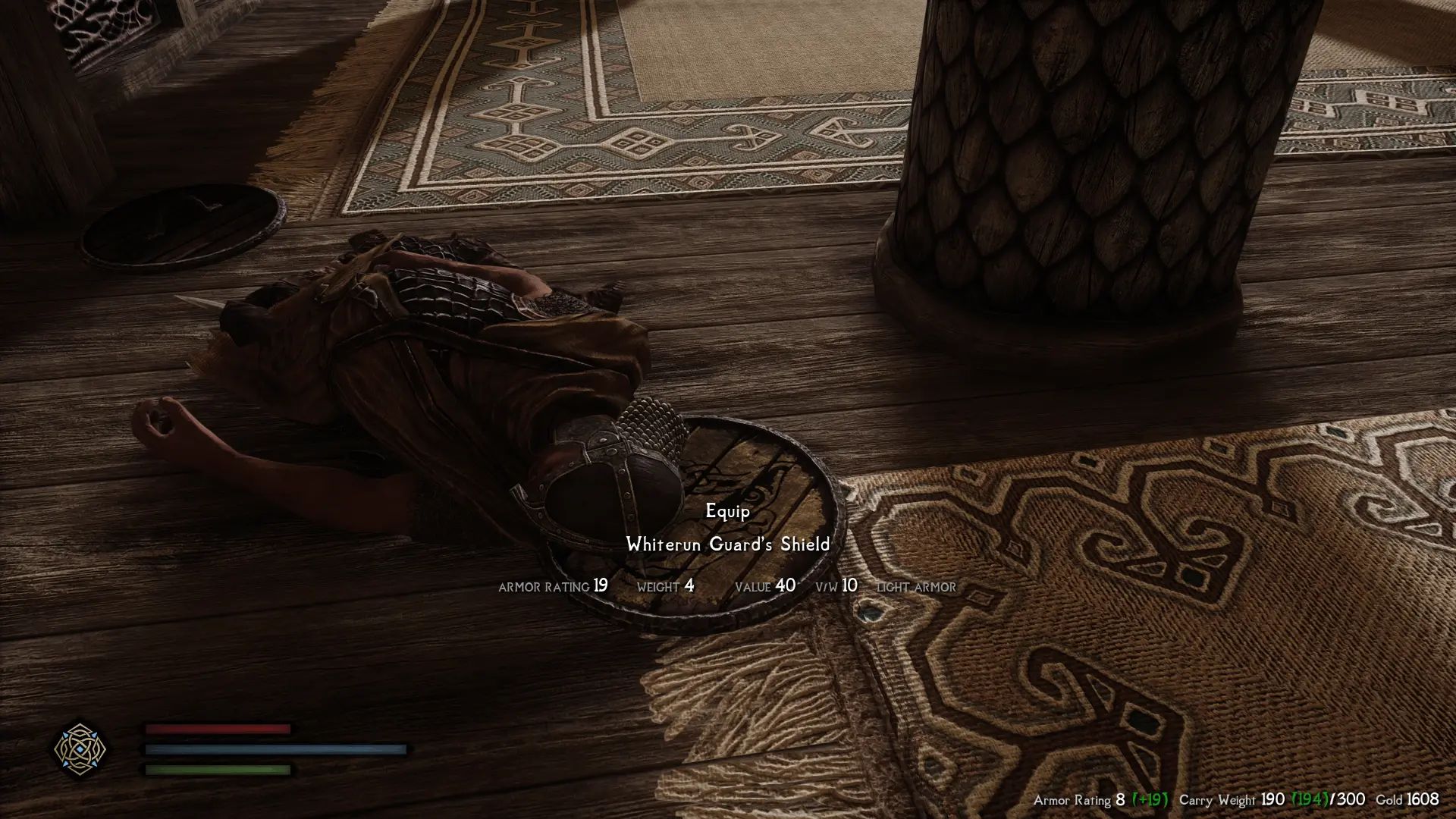This screenshot has height=819, width=1456.
Task: Click the WEIGHT 4 stat
Action: click(667, 585)
